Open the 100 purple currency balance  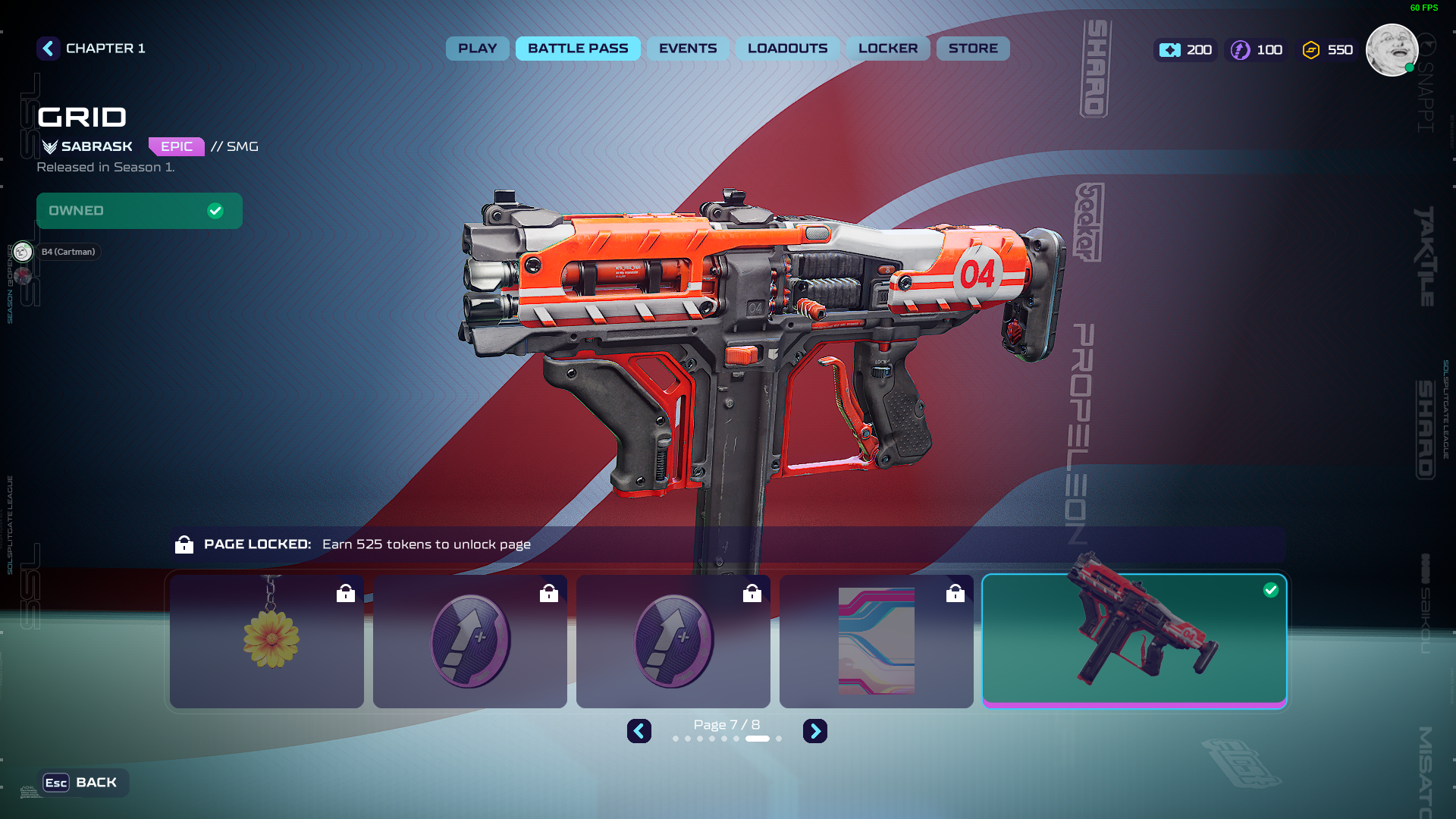(1257, 50)
